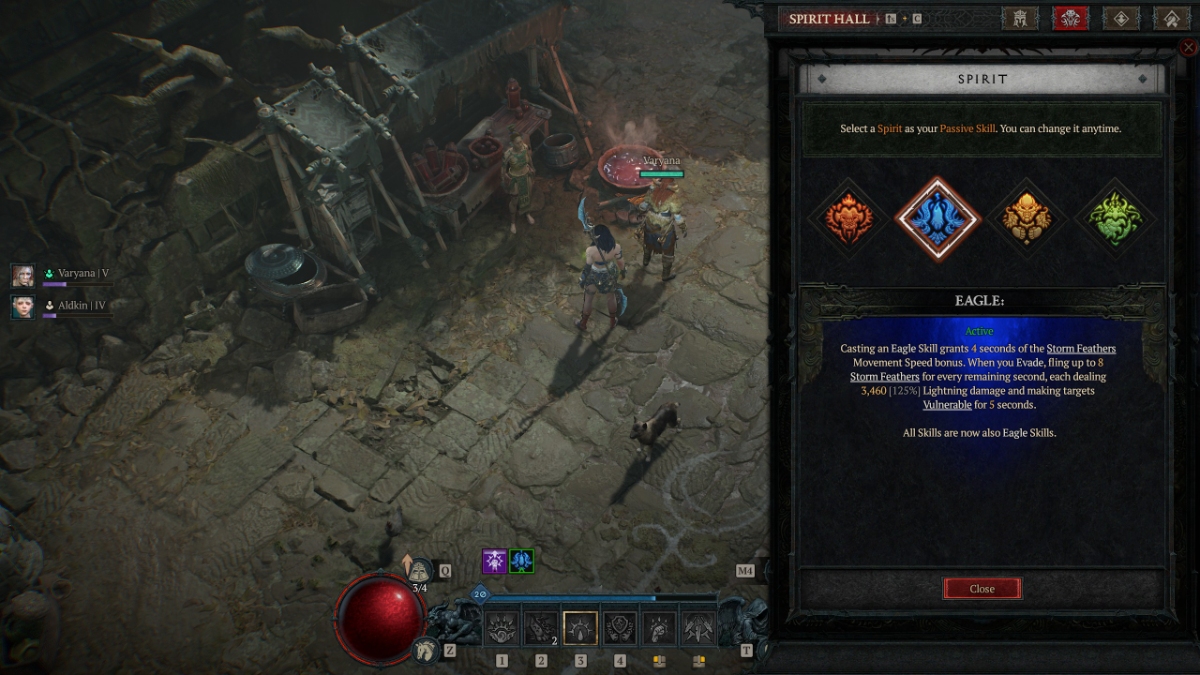Activate the highlighted skill in slot 3

(580, 628)
